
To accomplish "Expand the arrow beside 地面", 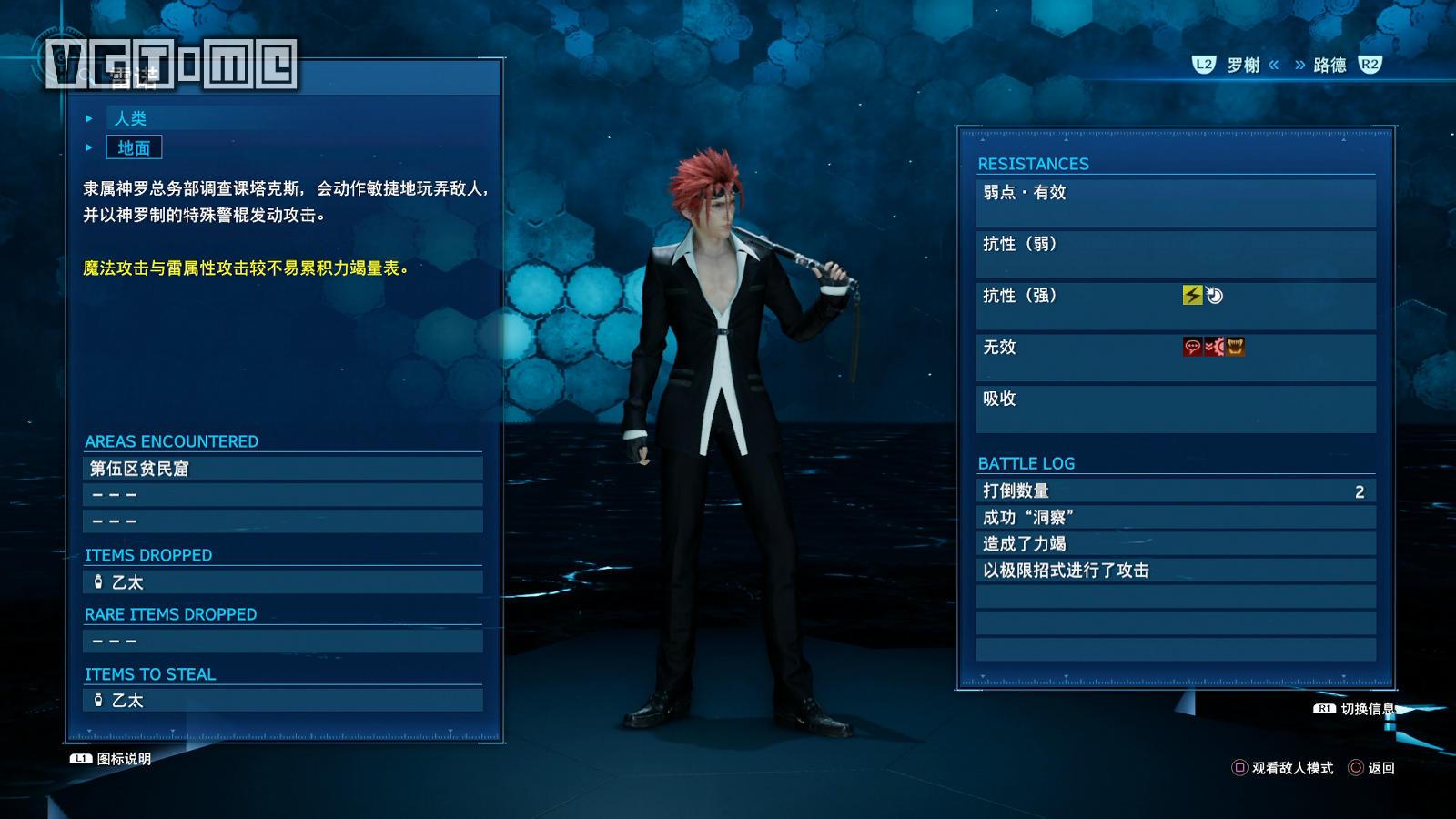I will pyautogui.click(x=88, y=147).
